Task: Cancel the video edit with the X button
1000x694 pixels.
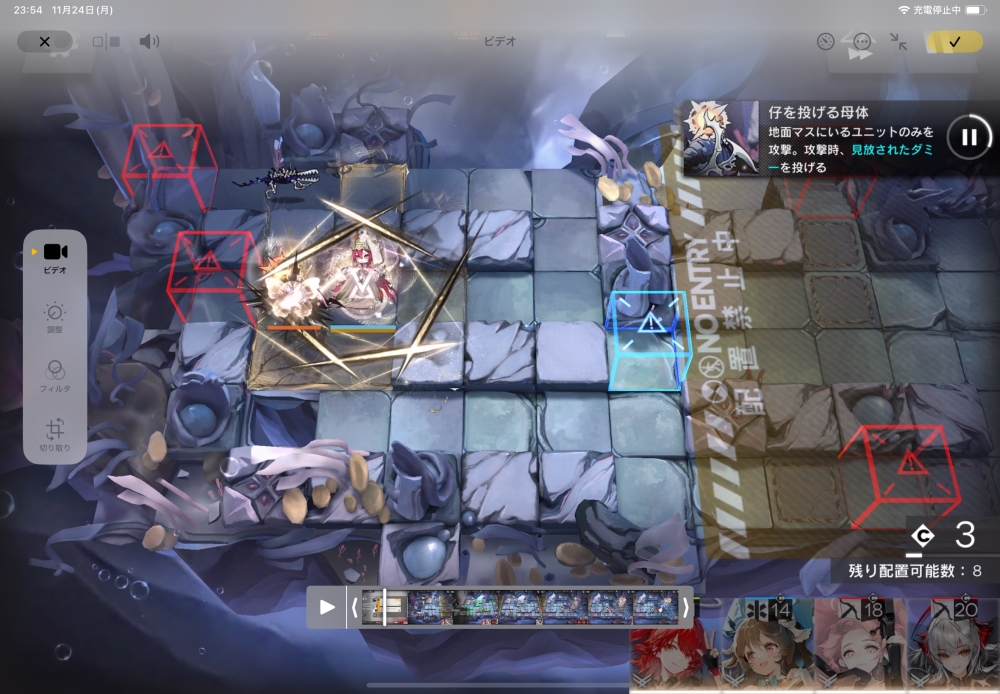Action: coord(44,42)
